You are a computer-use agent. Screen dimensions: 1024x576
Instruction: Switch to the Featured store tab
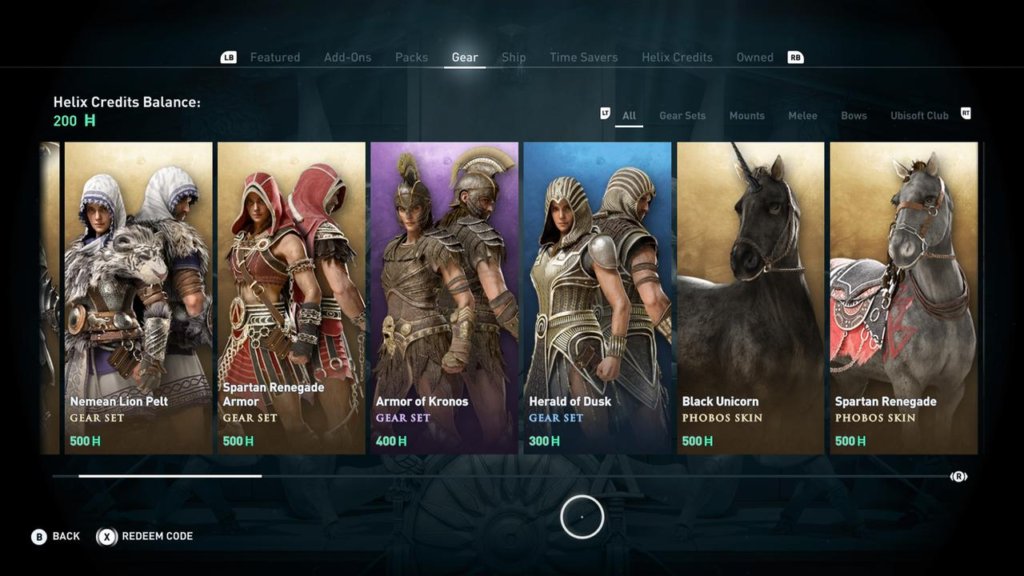point(274,57)
